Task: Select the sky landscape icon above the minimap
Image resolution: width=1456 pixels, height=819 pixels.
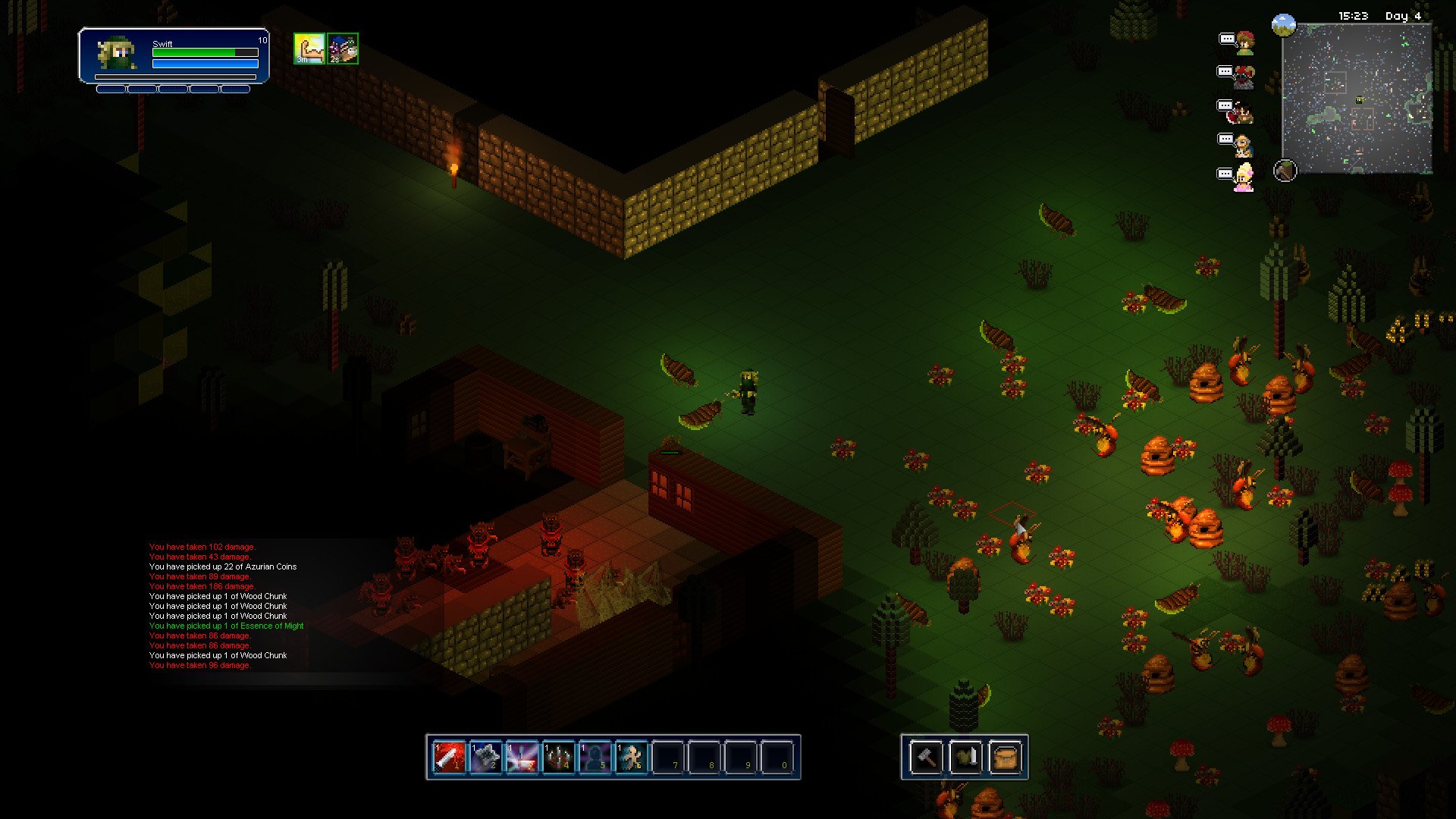Action: tap(1284, 26)
